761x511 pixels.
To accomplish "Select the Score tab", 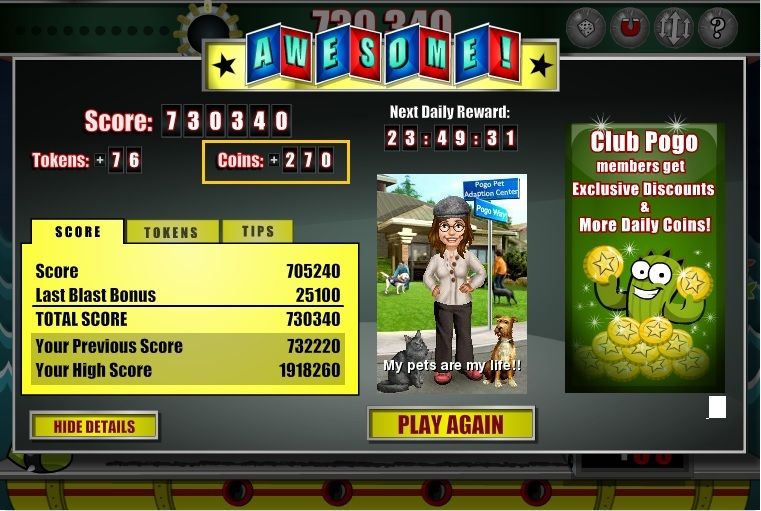I will pyautogui.click(x=78, y=232).
